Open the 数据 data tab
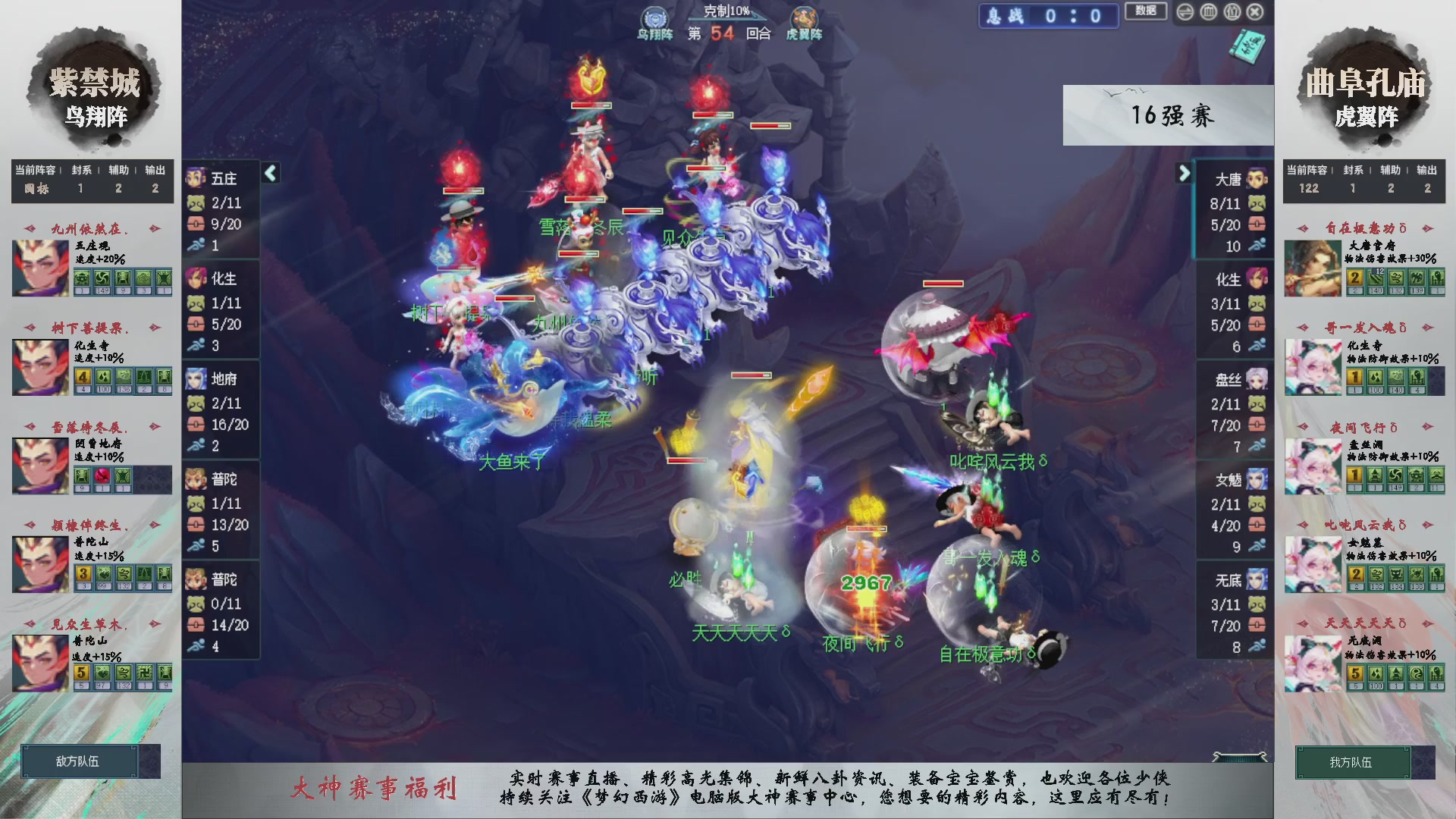The width and height of the screenshot is (1456, 819). tap(1146, 12)
